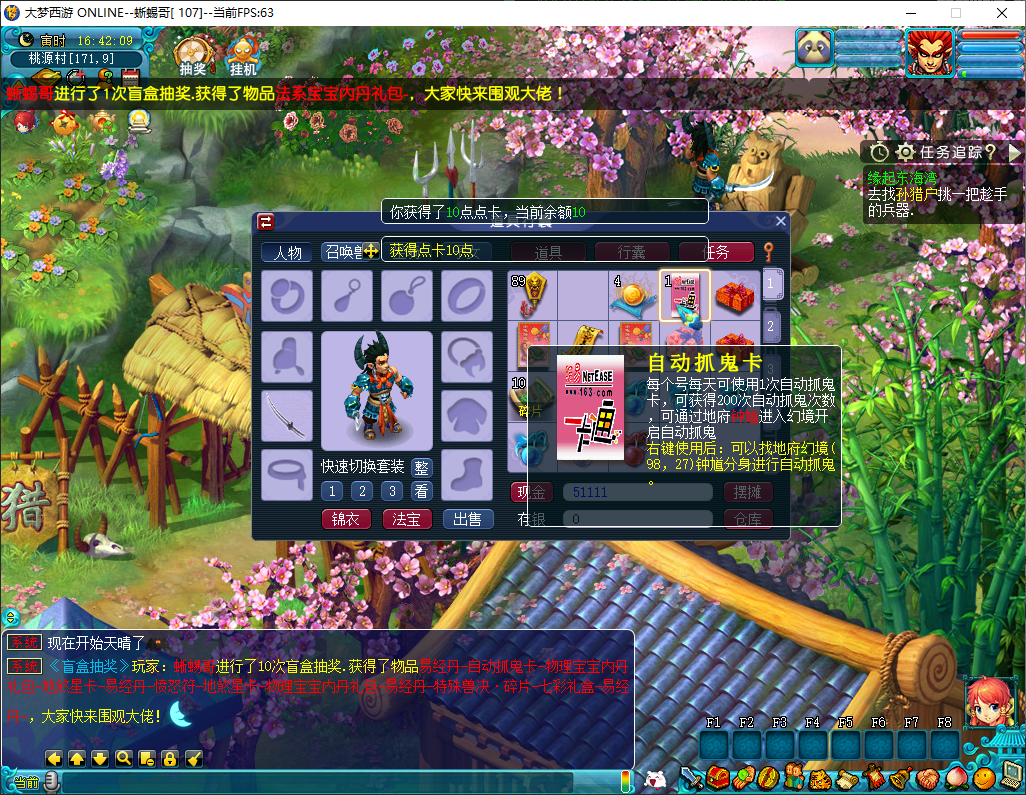Image resolution: width=1026 pixels, height=795 pixels.
Task: Open the 锦衣 costume panel
Action: click(x=346, y=519)
